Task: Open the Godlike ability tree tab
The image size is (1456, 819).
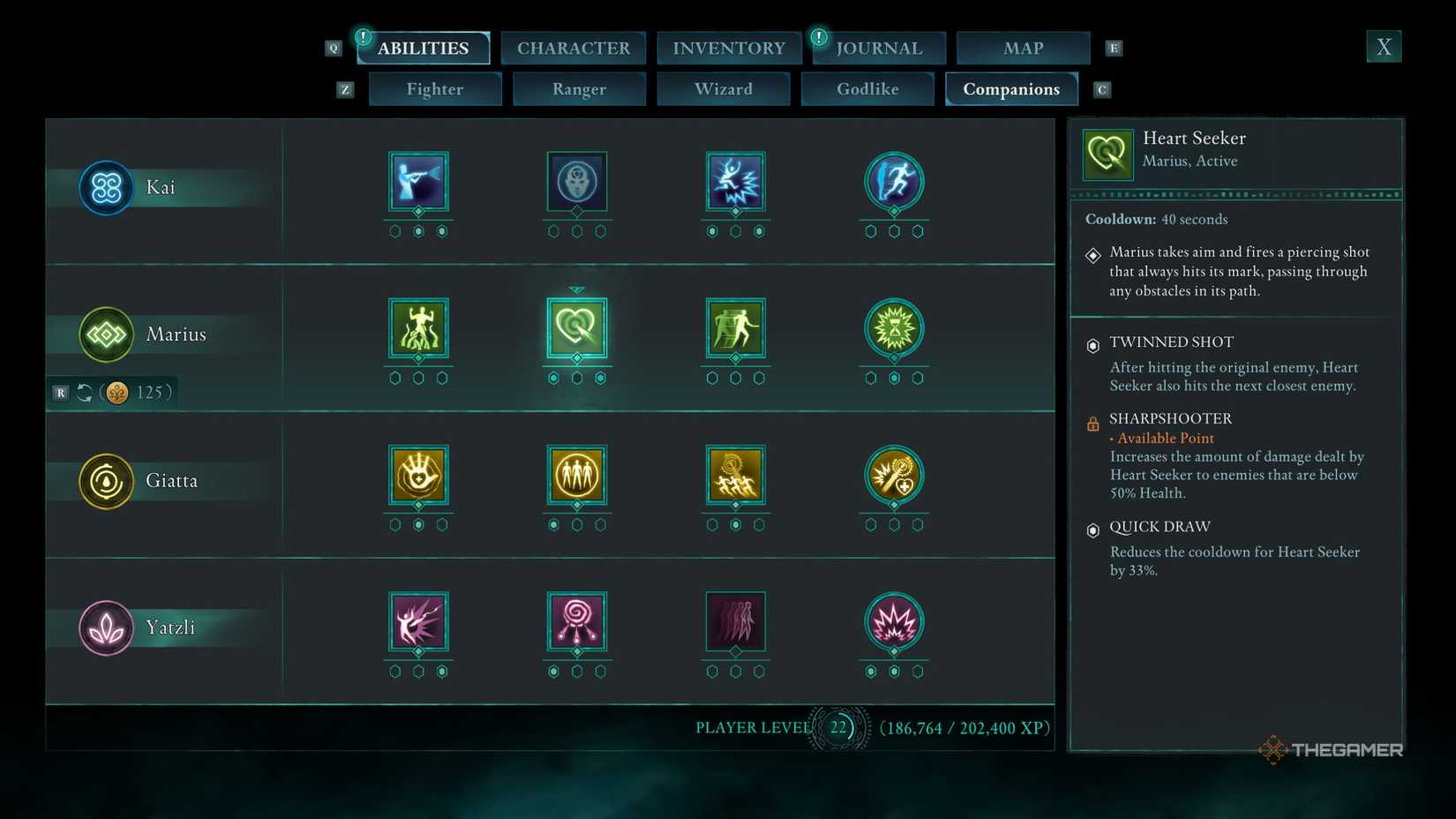Action: [x=867, y=88]
